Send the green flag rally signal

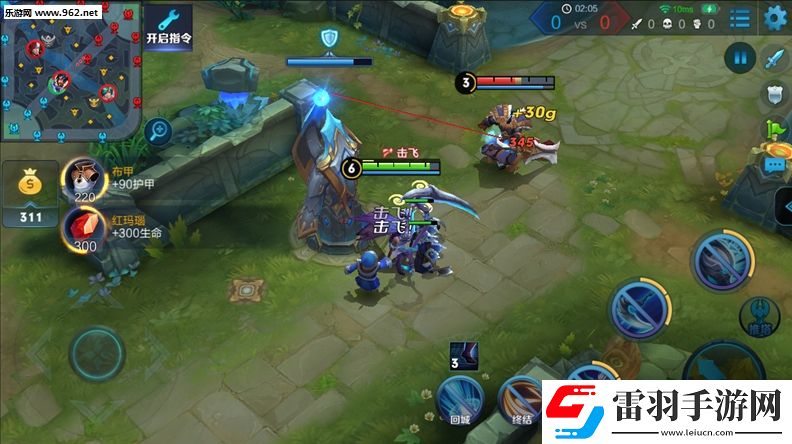pyautogui.click(x=775, y=129)
